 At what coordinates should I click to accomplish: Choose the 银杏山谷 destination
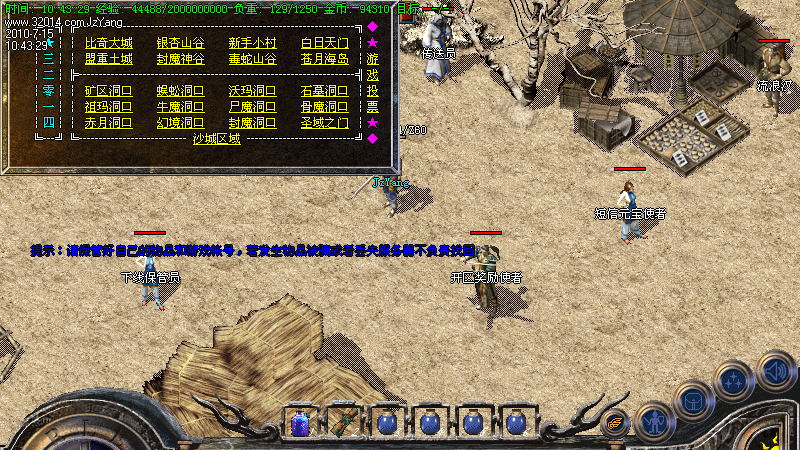click(x=180, y=43)
